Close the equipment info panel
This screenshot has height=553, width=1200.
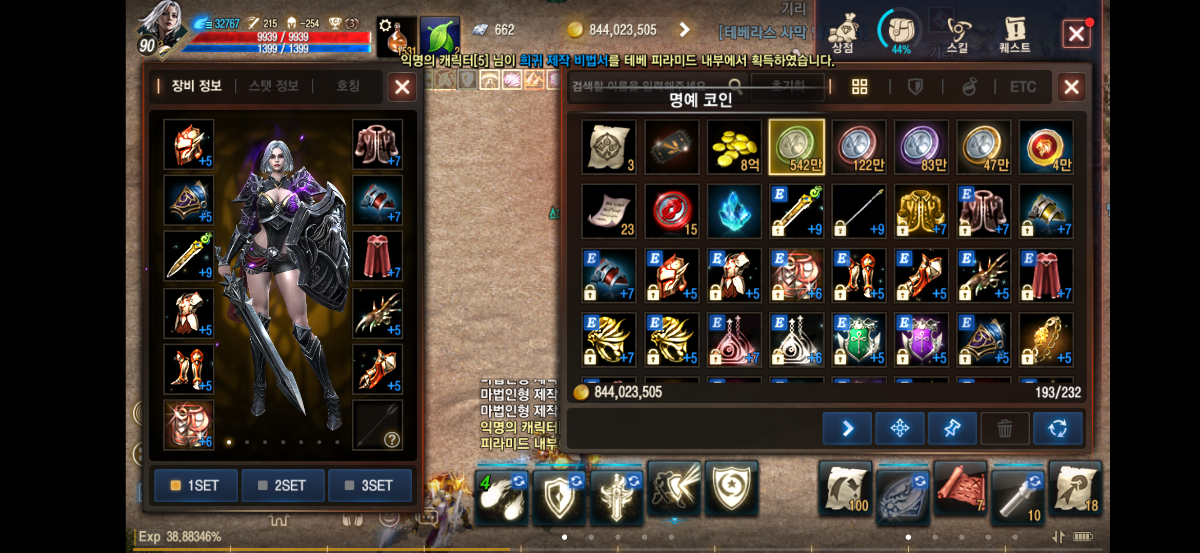coord(402,87)
